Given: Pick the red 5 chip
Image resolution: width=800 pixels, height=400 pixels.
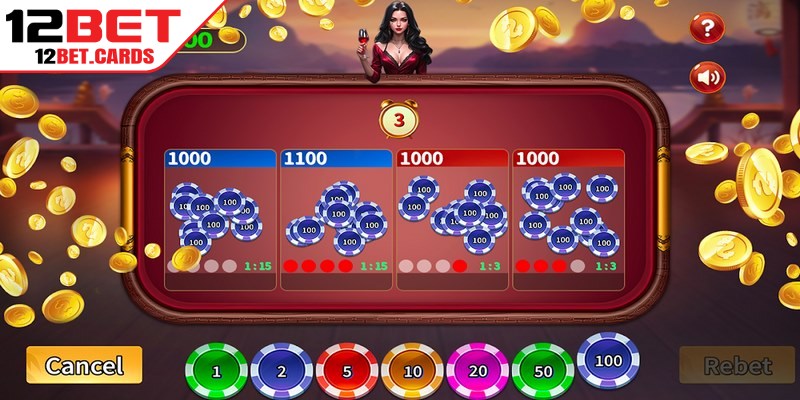Looking at the screenshot, I should (x=347, y=371).
